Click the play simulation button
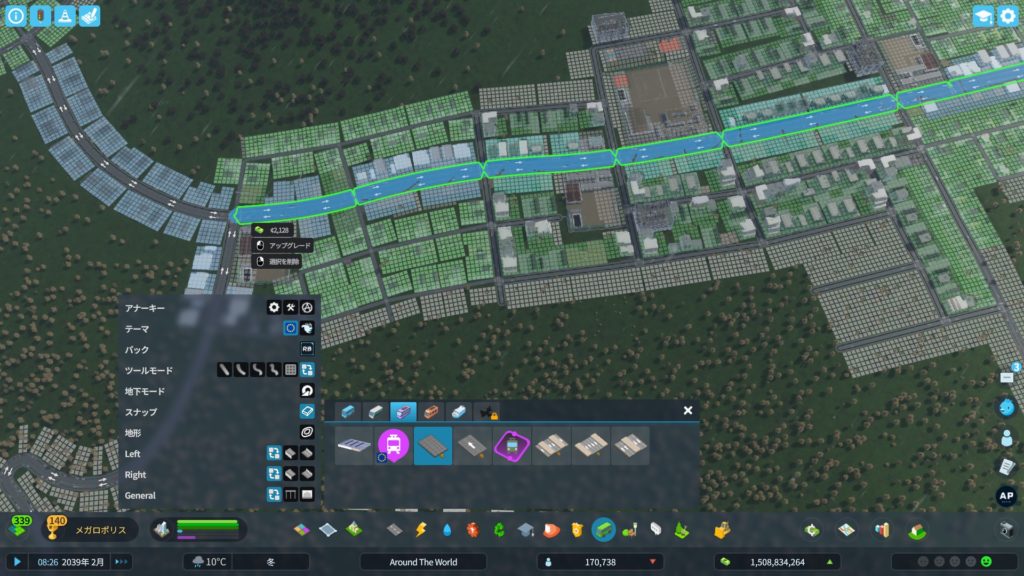 click(17, 562)
